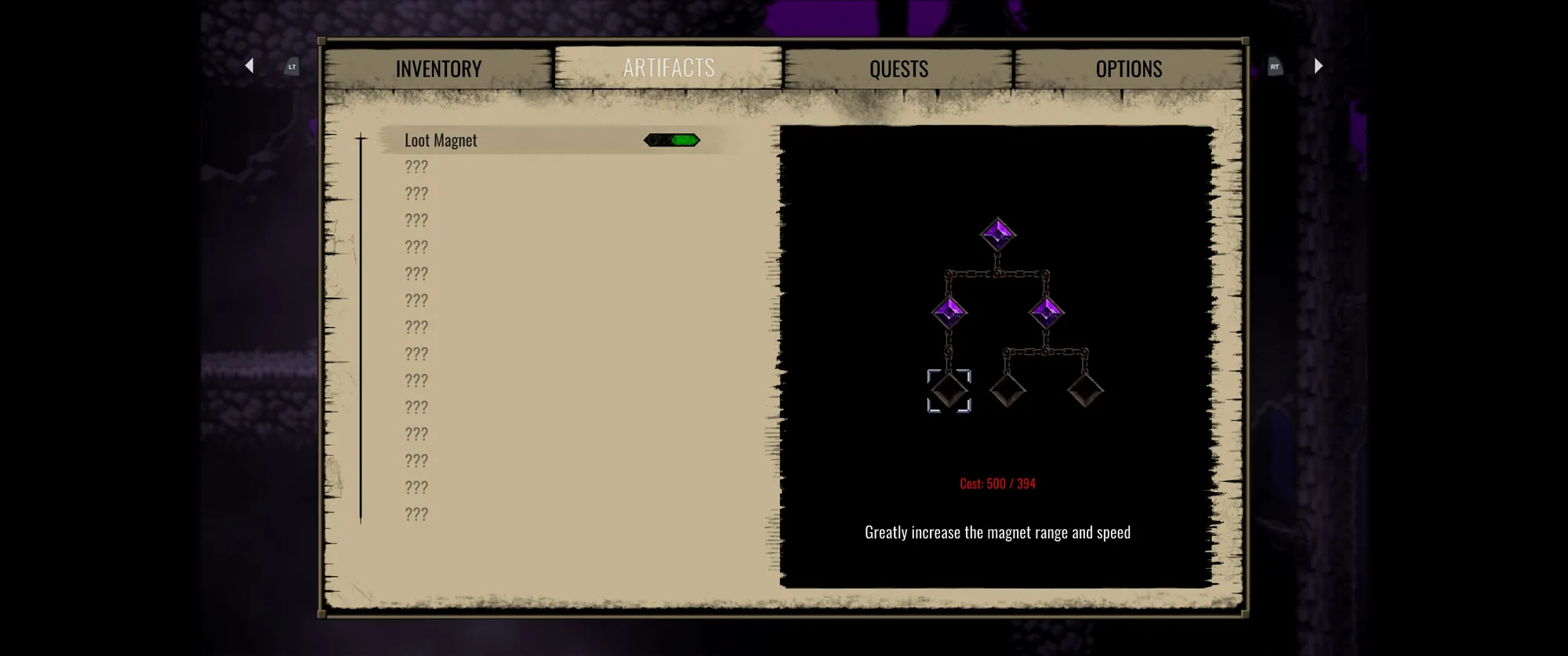Open the Artifacts tab
Screen dimensions: 1568x656
[669, 68]
